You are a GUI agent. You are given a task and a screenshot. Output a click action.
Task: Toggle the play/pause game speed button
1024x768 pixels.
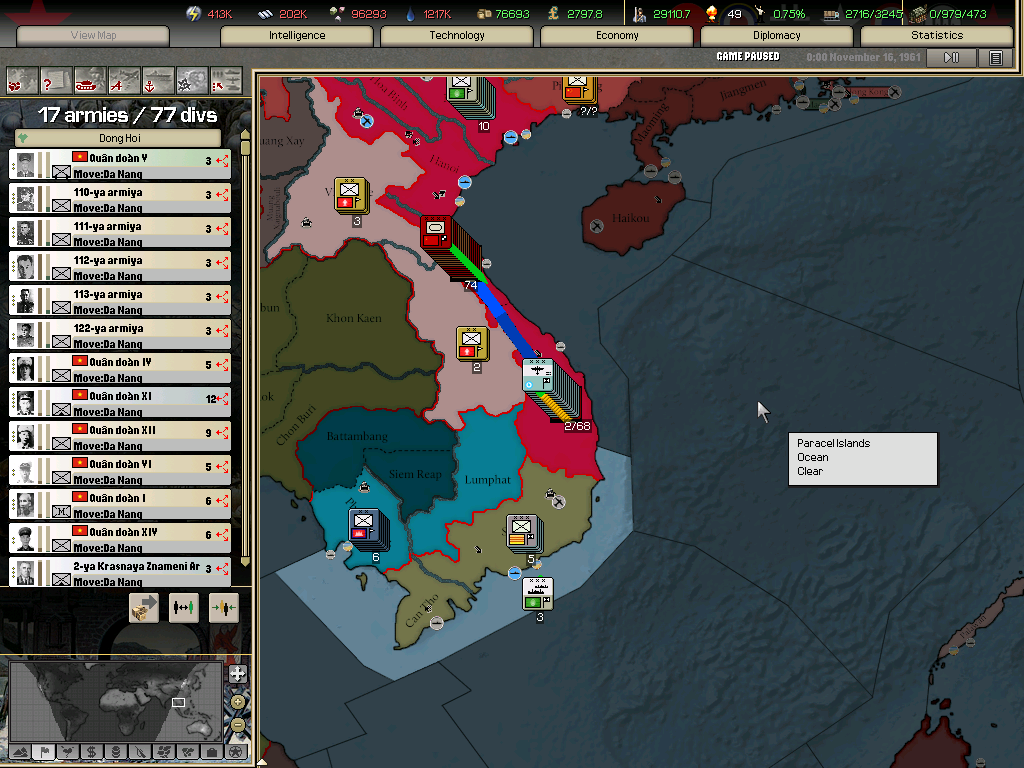click(x=951, y=58)
